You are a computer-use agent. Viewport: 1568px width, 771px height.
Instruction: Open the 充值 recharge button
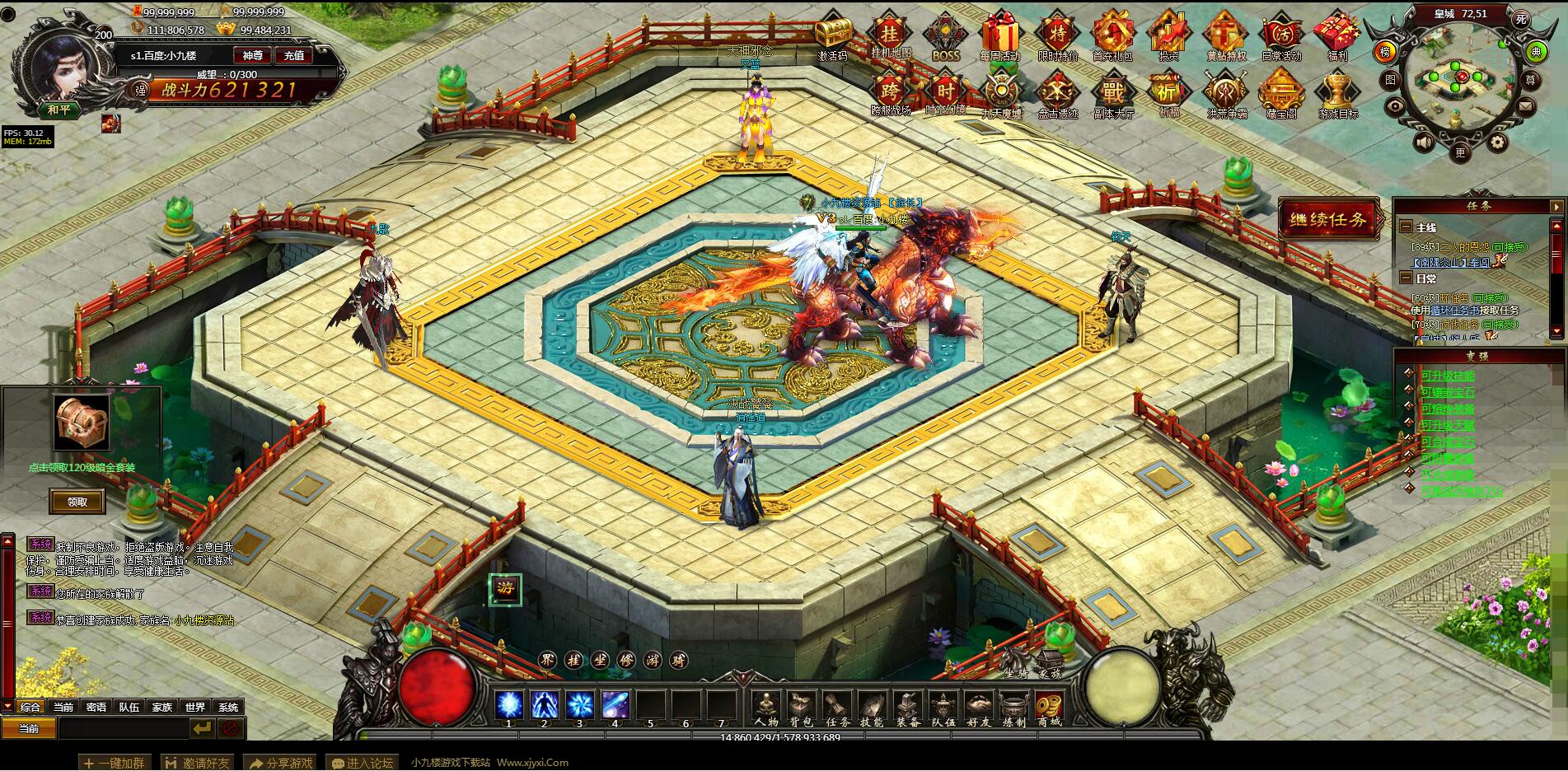(x=294, y=55)
